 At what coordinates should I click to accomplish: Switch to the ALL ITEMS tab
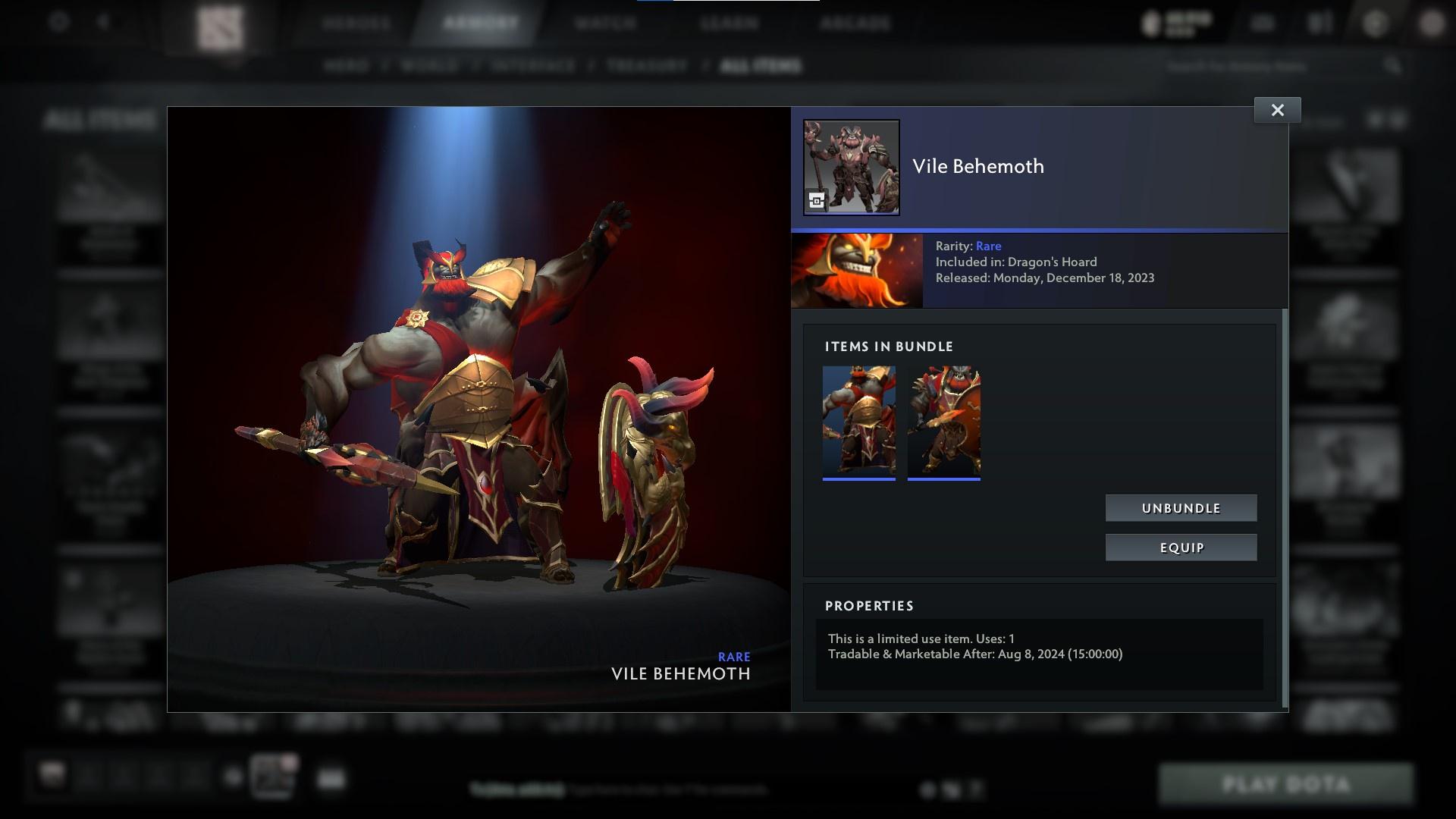point(762,66)
